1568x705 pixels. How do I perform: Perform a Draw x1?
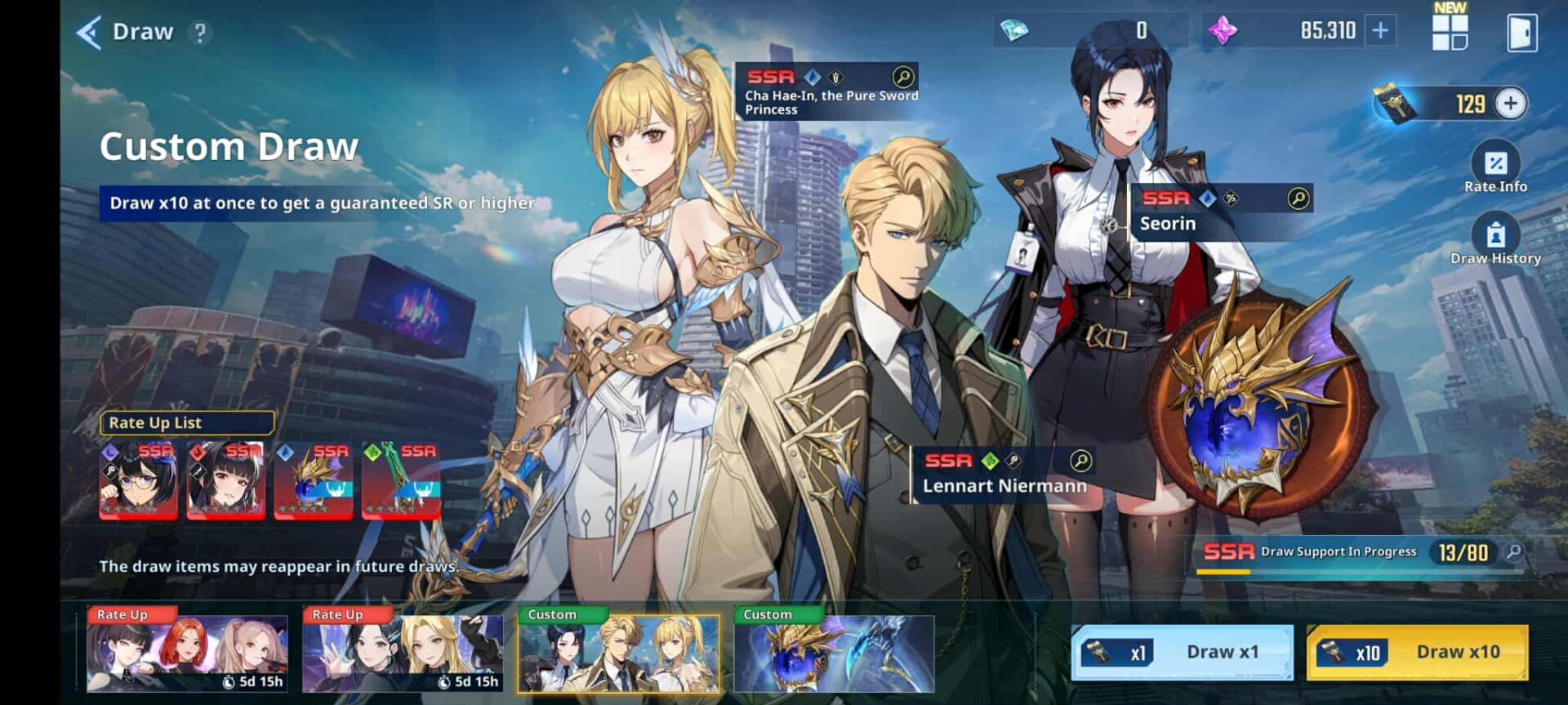(x=1182, y=652)
